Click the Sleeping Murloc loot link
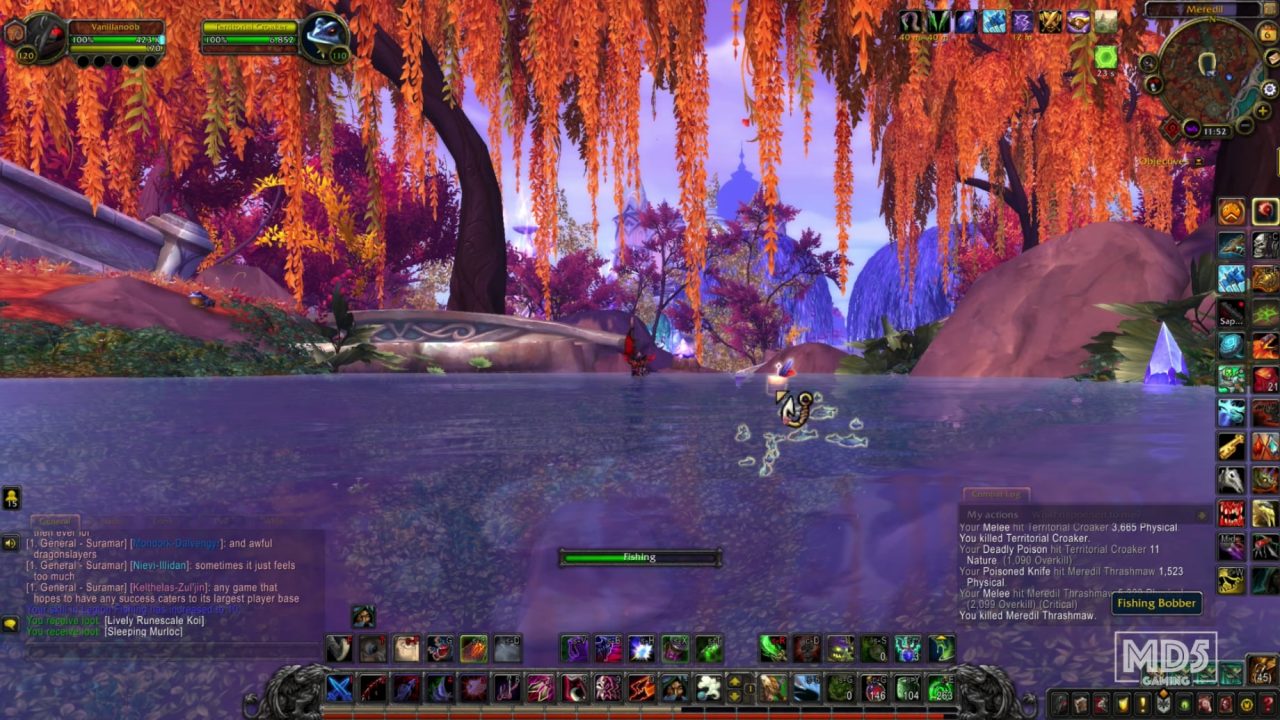 [144, 632]
